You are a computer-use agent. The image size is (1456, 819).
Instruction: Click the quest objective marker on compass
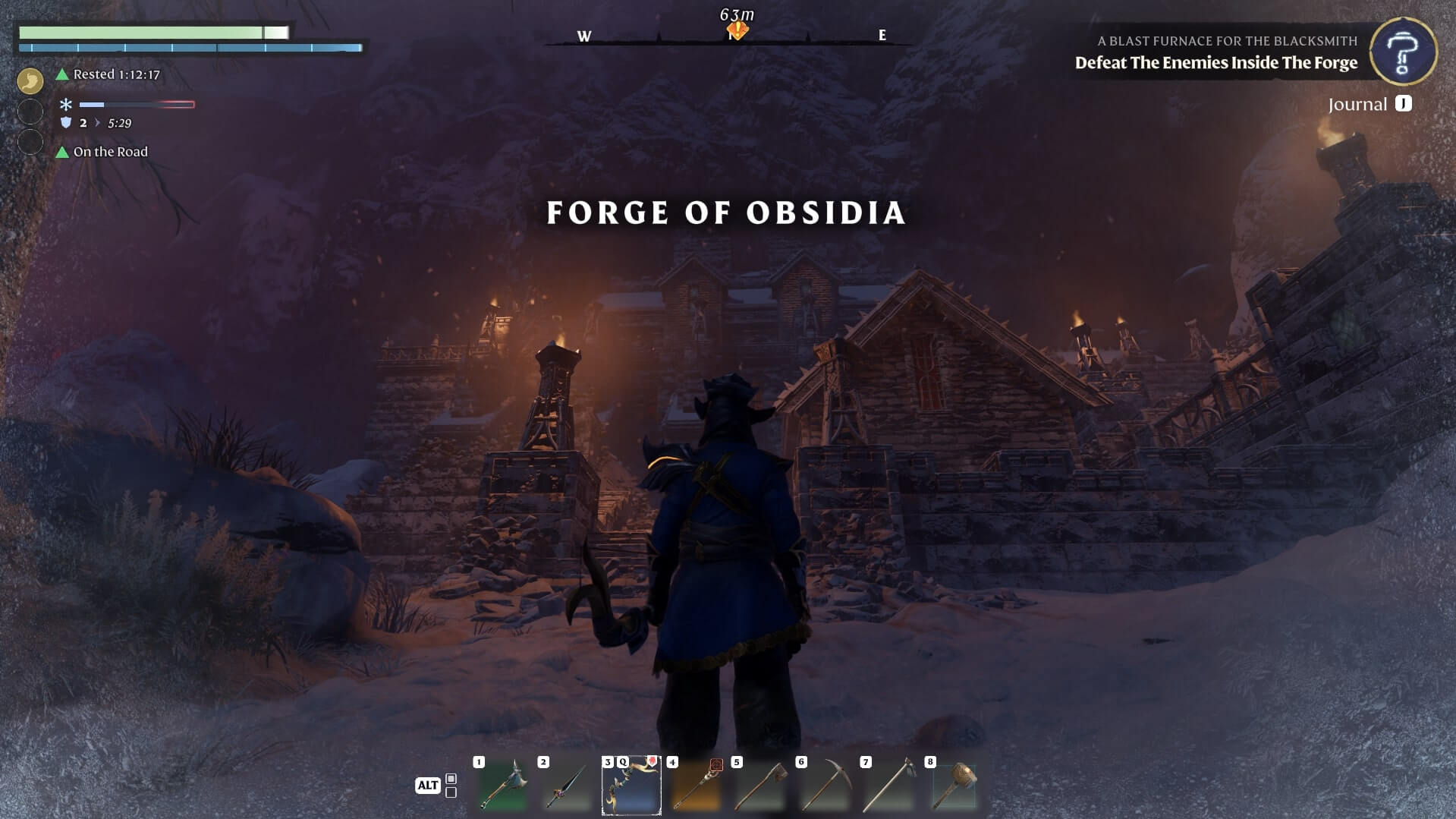click(737, 30)
